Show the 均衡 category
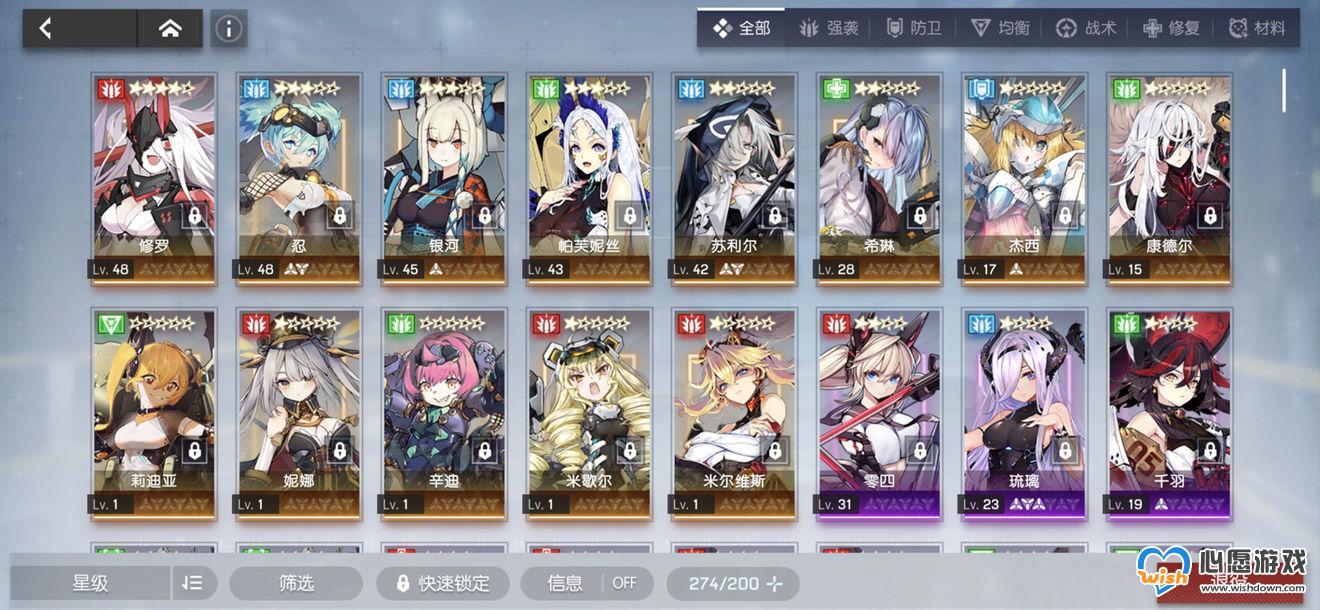1320x610 pixels. pos(1000,28)
